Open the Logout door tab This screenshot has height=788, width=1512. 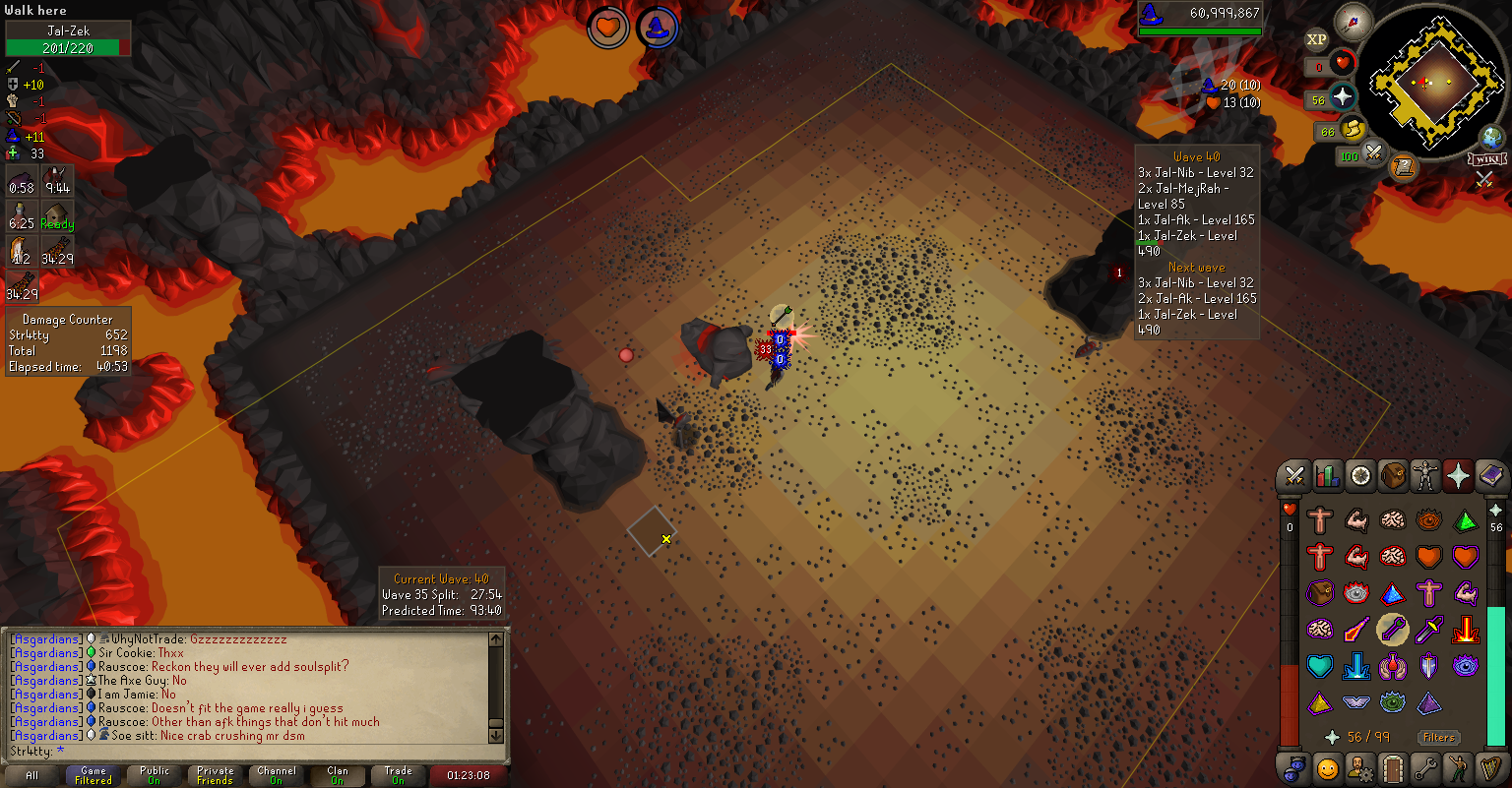pos(1393,767)
